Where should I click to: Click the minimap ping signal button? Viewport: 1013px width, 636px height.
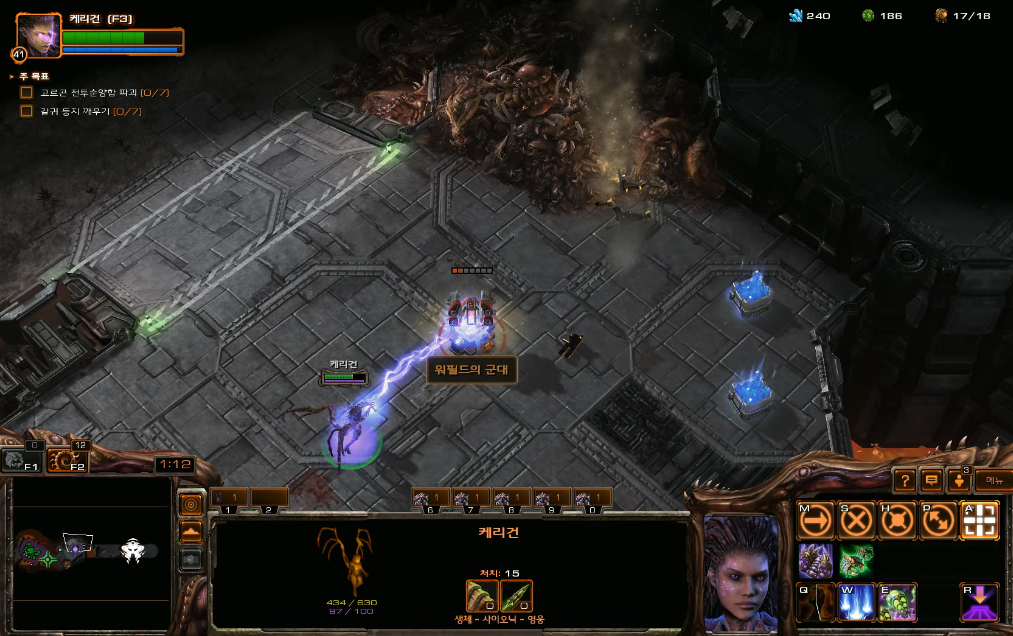190,502
